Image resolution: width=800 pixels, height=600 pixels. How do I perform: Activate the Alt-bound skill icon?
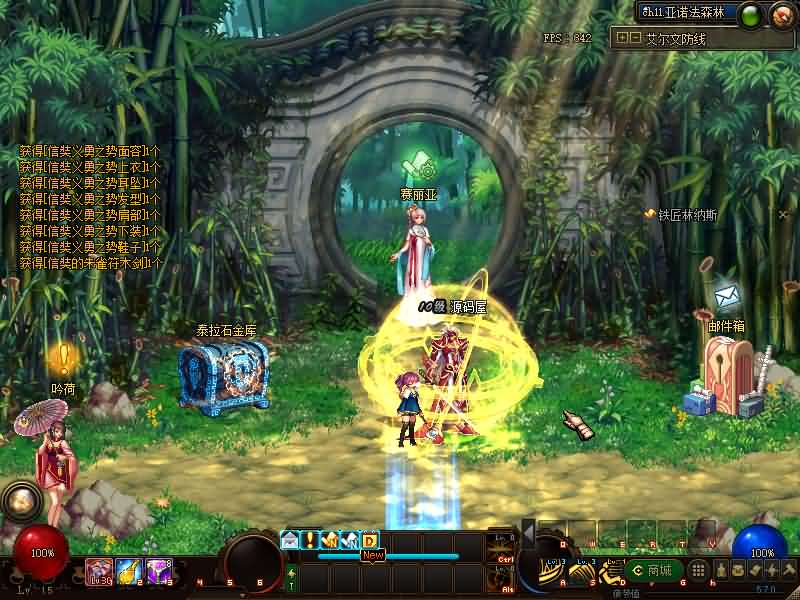click(503, 578)
